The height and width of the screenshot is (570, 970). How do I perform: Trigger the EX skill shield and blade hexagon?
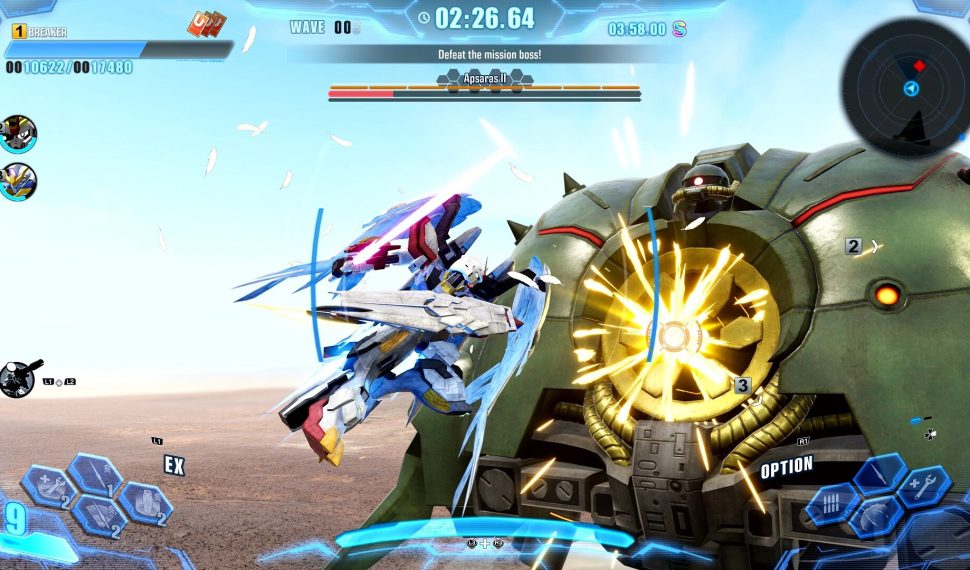(97, 517)
